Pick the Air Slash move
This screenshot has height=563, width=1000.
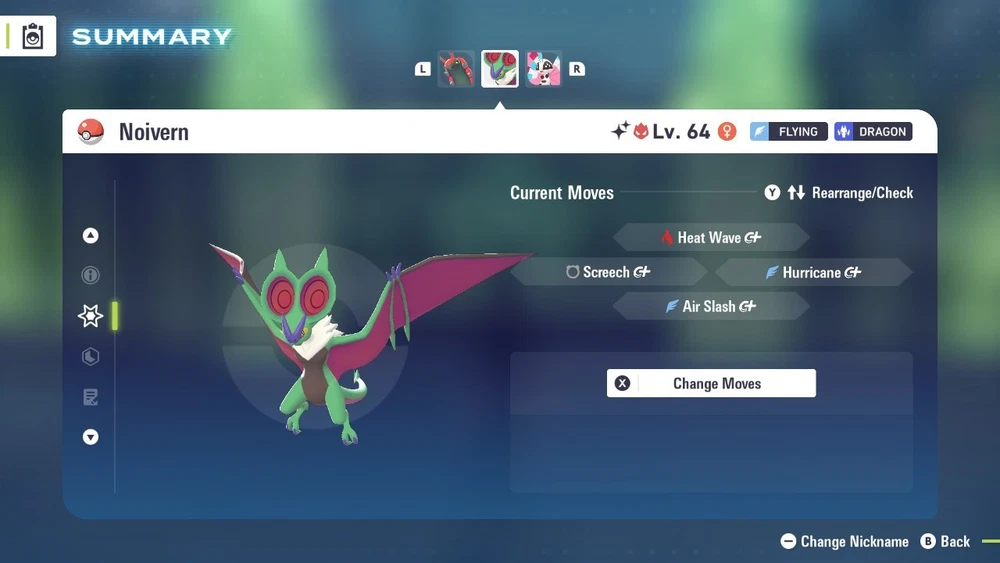click(x=710, y=307)
